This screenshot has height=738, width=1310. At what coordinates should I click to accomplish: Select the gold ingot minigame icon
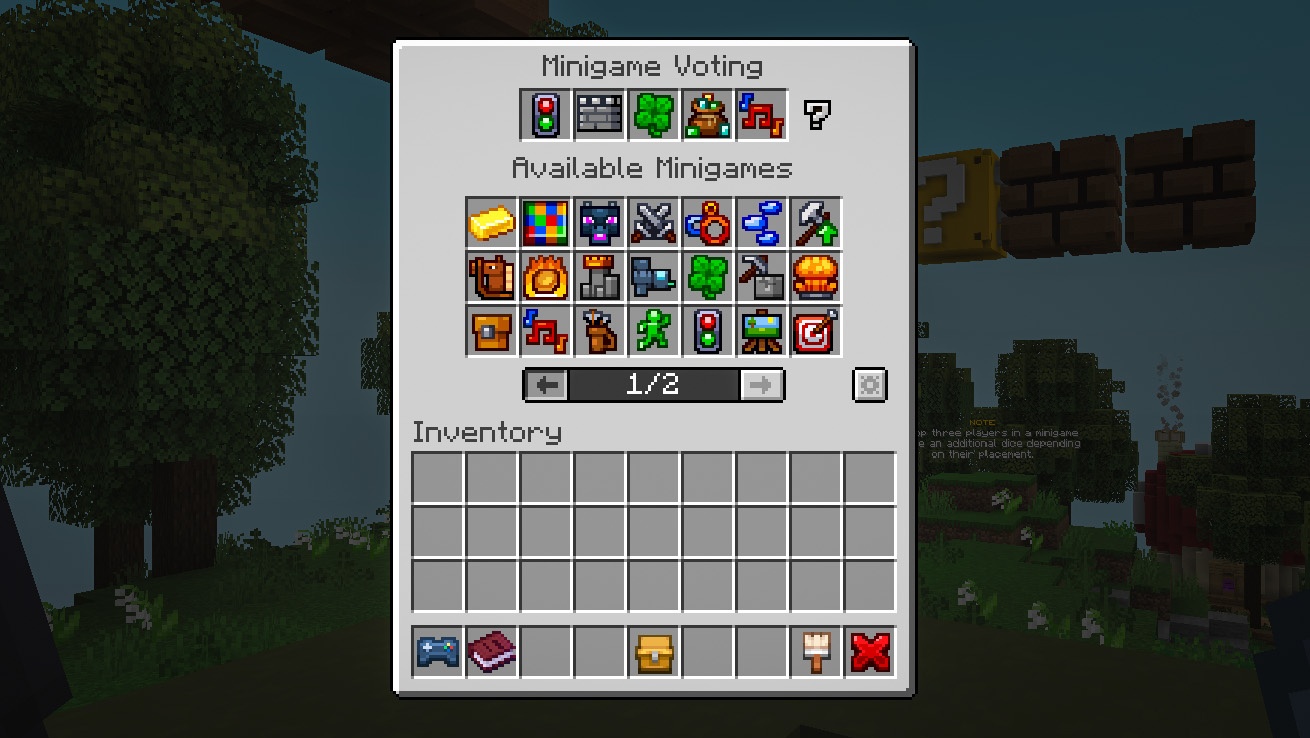click(491, 224)
